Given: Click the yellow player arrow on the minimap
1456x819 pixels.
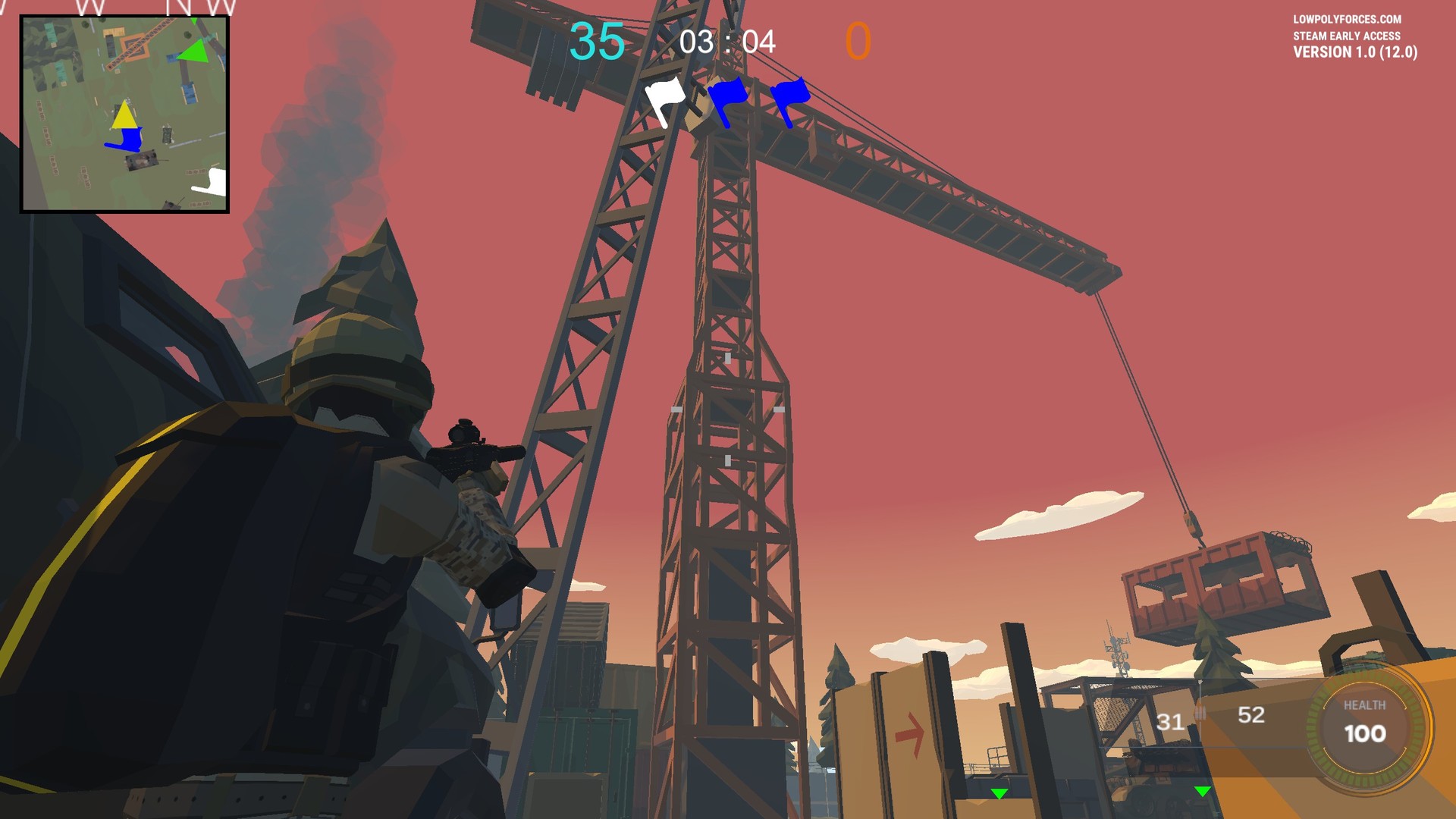Looking at the screenshot, I should click(x=124, y=116).
